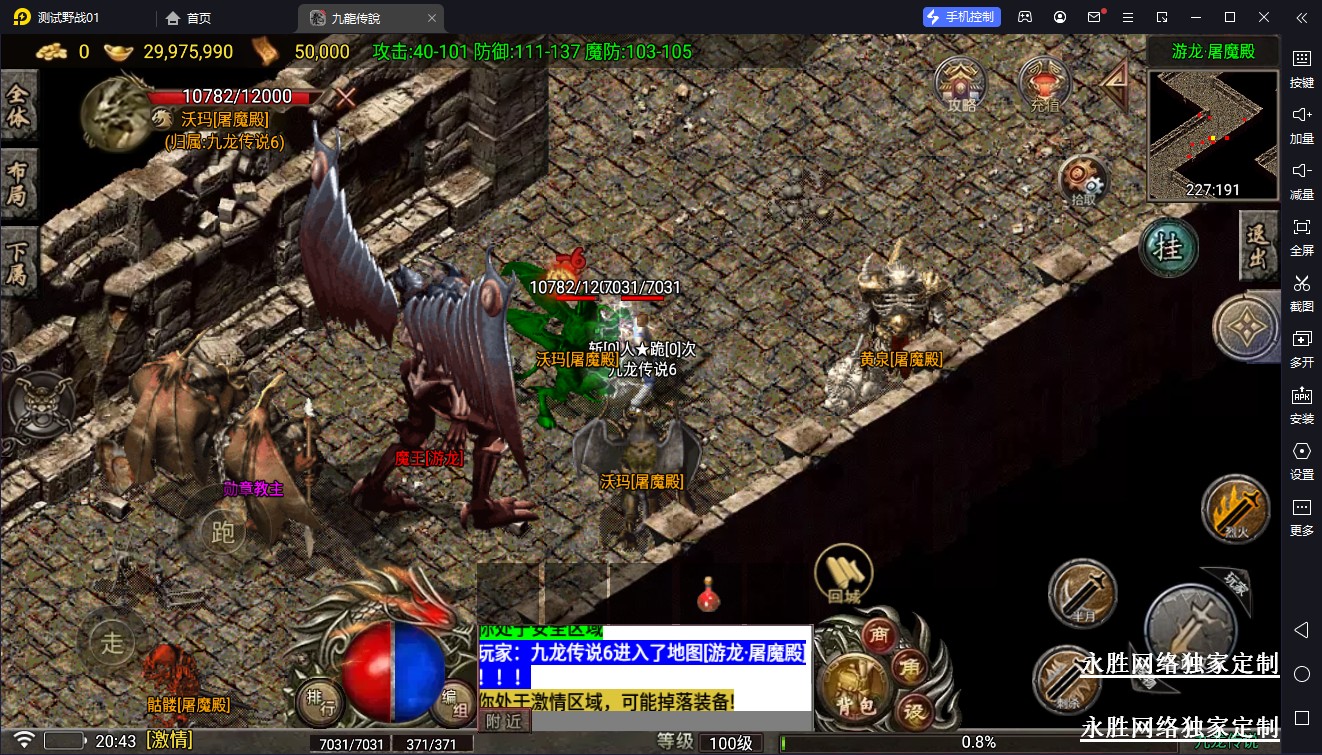Close the target info with the X
This screenshot has height=755, width=1322.
tap(346, 97)
